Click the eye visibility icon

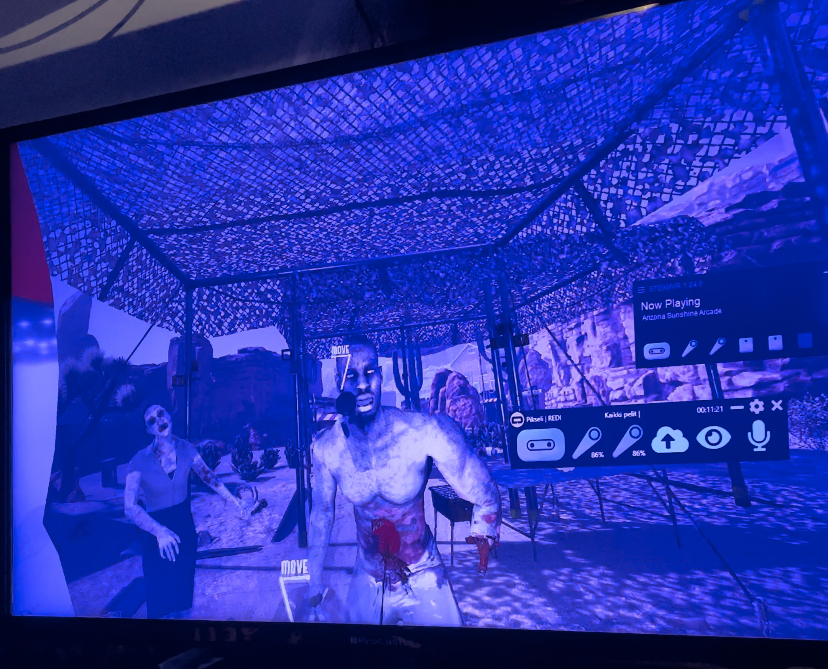pyautogui.click(x=713, y=437)
